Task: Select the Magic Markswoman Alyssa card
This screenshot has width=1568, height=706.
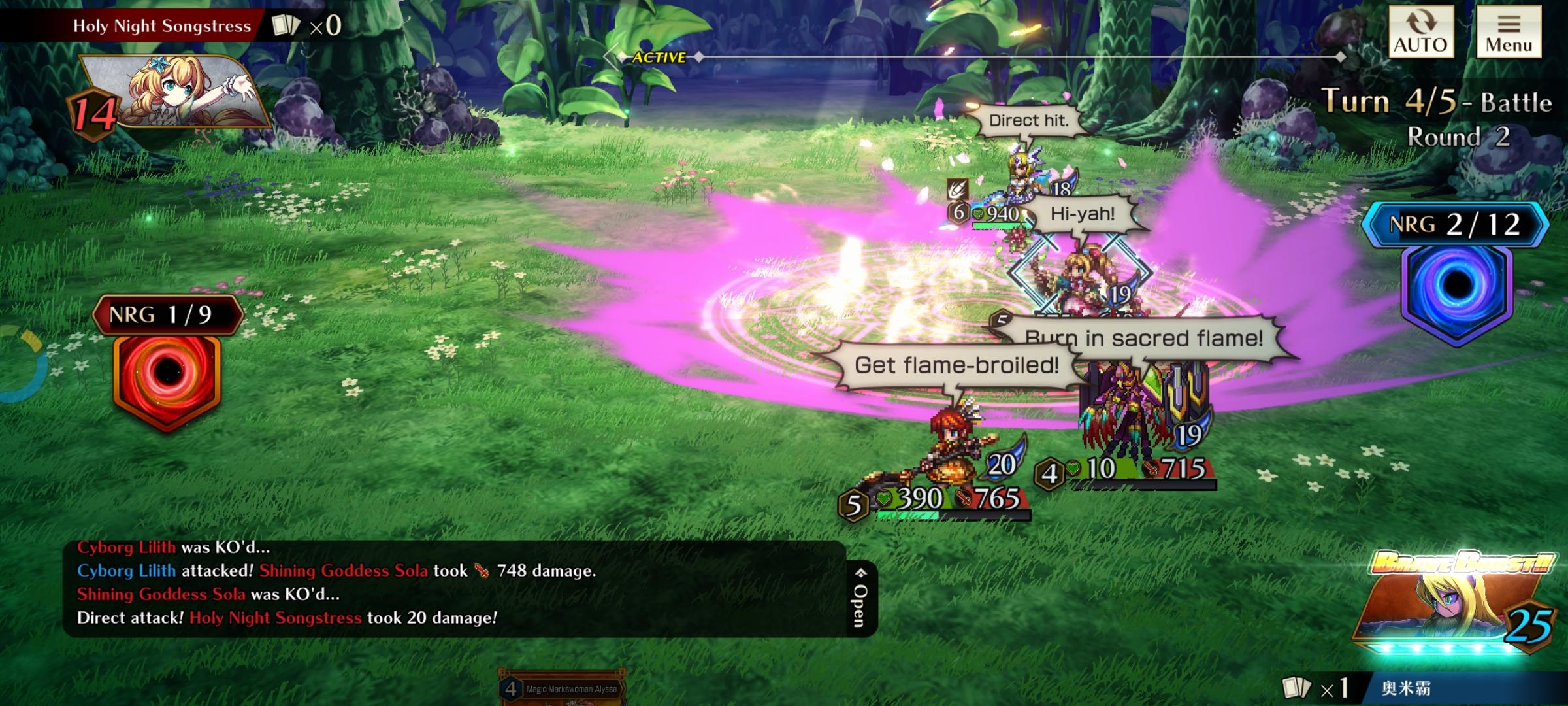Action: tap(562, 688)
